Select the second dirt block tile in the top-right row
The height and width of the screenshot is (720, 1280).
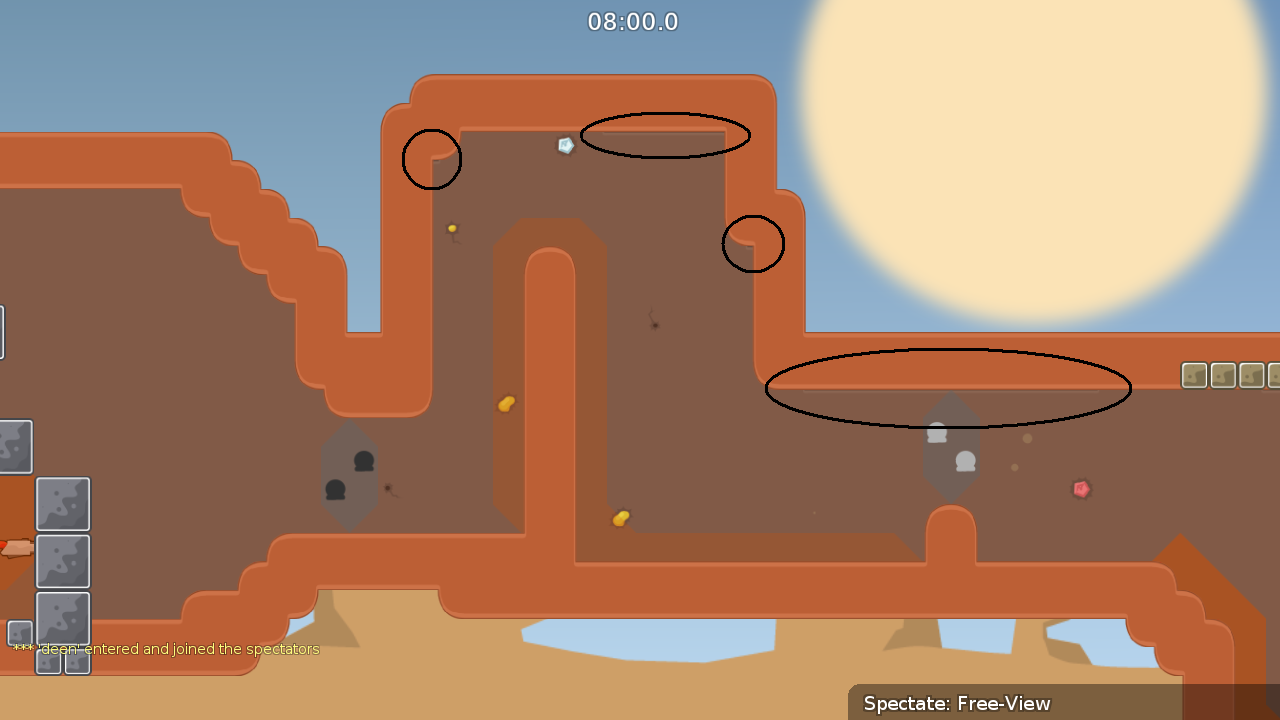tap(1222, 375)
